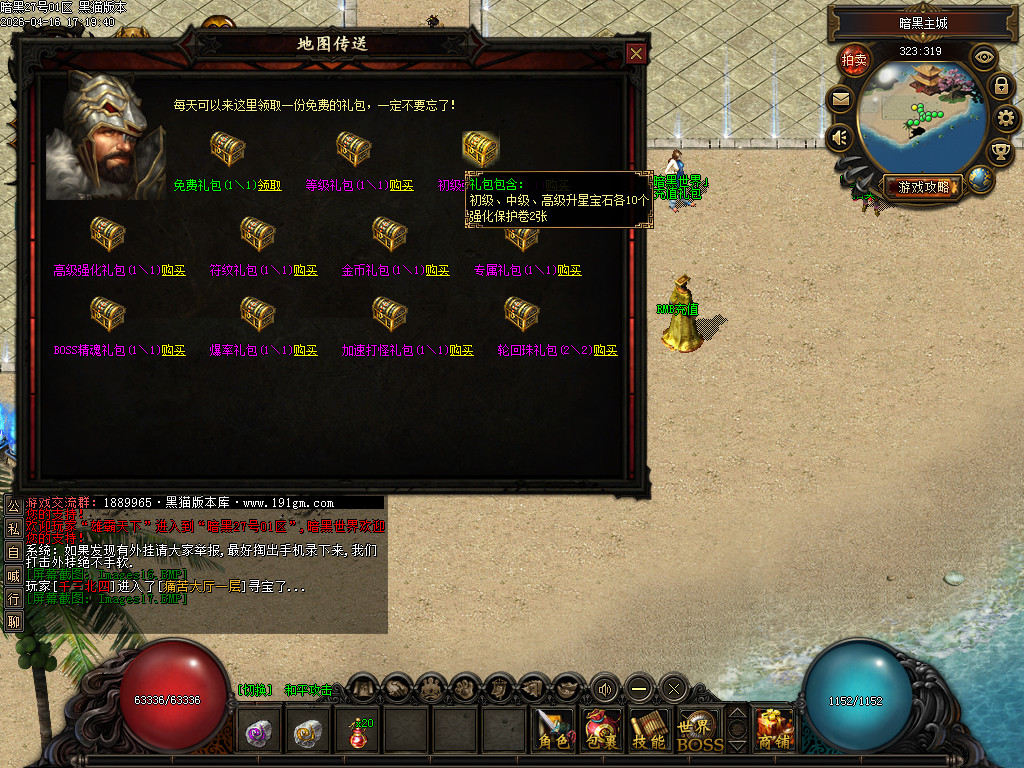Open the 包裹 inventory bag
The width and height of the screenshot is (1024, 768).
click(x=603, y=731)
